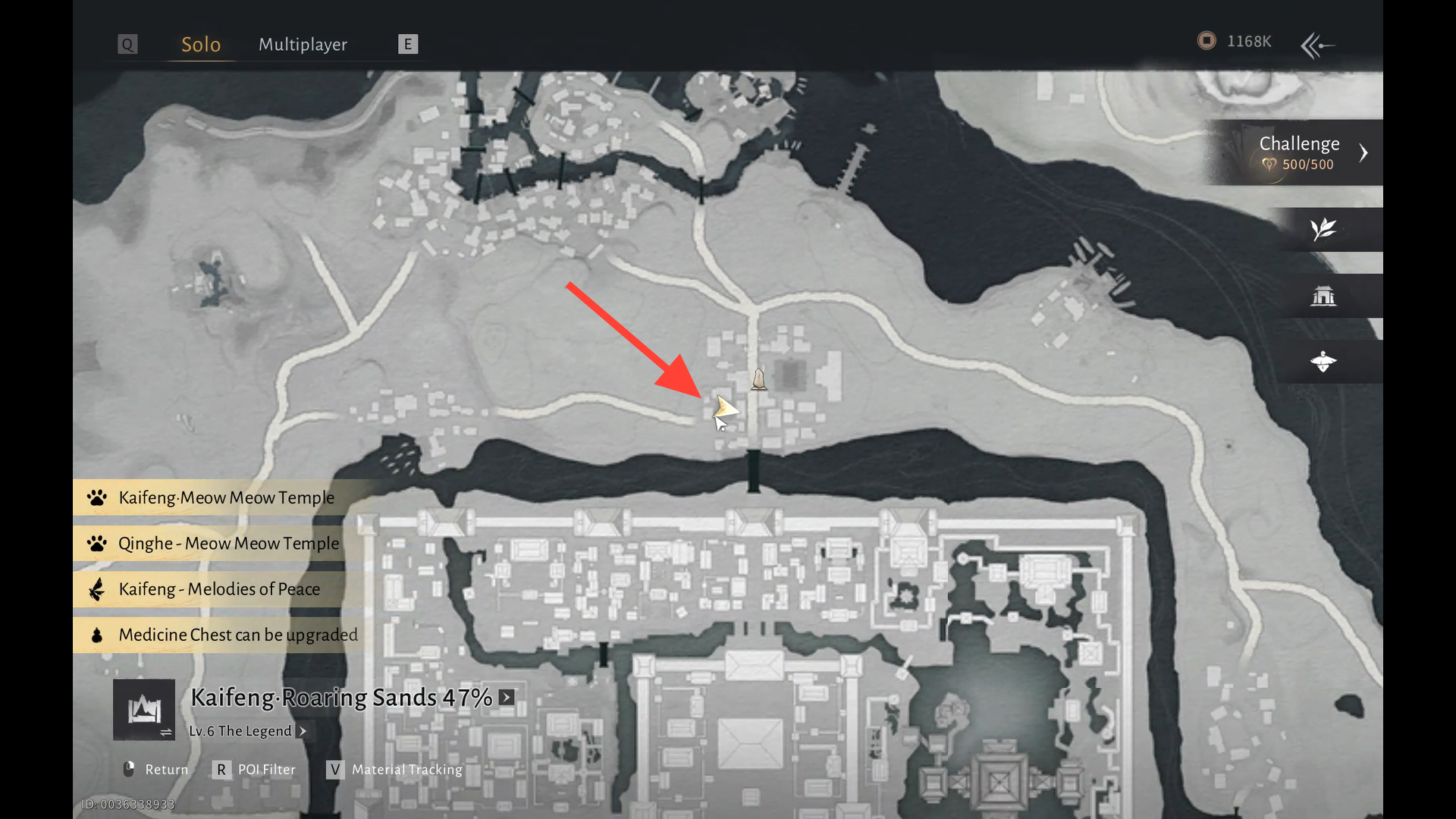Click the golden player arrow marker
The image size is (1456, 819).
(x=725, y=409)
